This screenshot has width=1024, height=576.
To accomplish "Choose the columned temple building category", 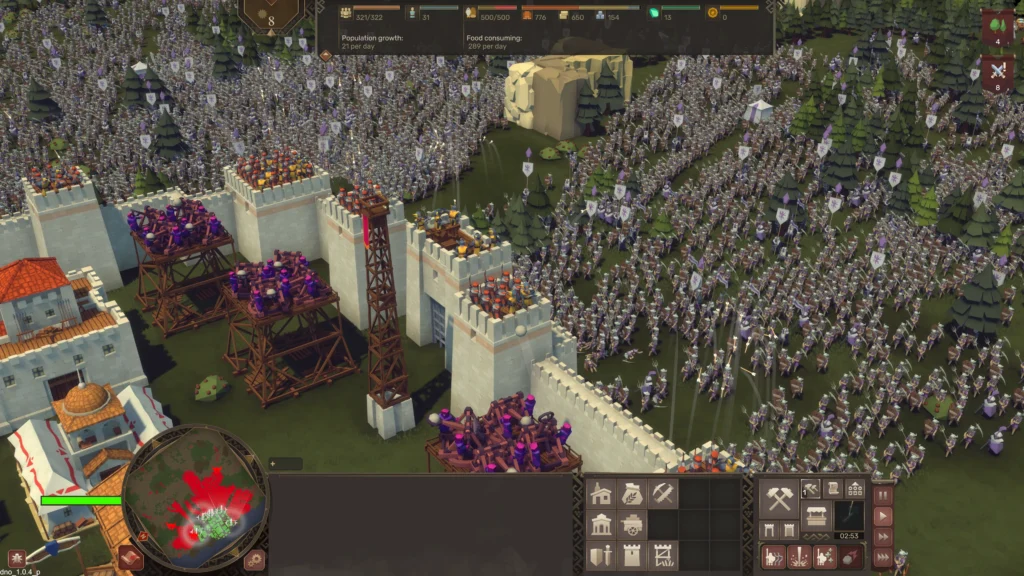I will (x=601, y=524).
